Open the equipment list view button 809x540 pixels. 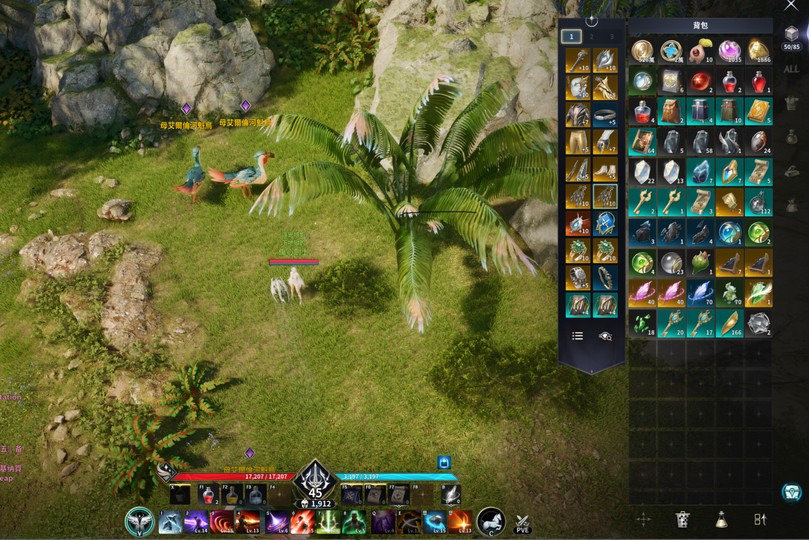[x=578, y=336]
